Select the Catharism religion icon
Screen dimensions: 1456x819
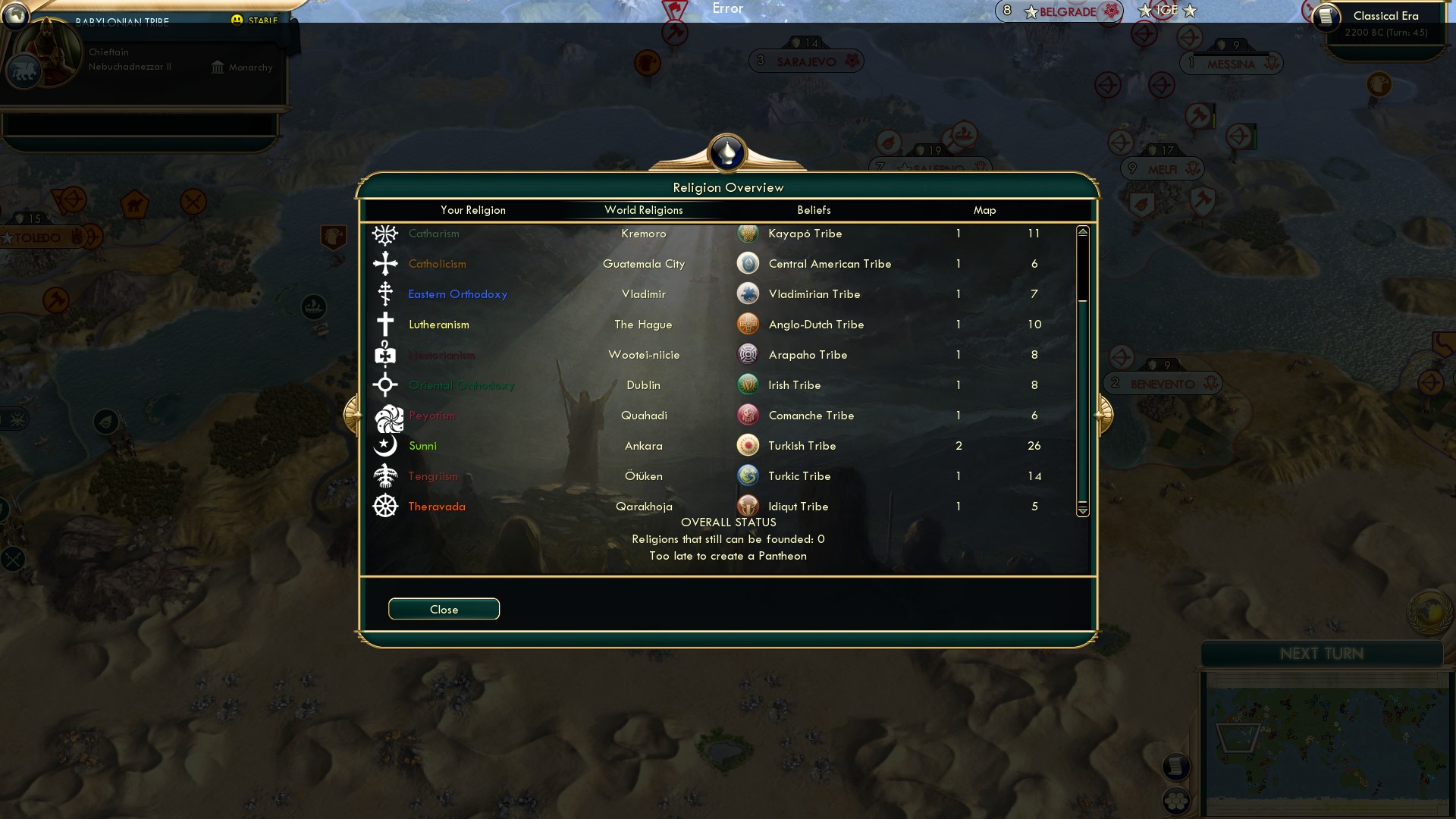(x=385, y=234)
